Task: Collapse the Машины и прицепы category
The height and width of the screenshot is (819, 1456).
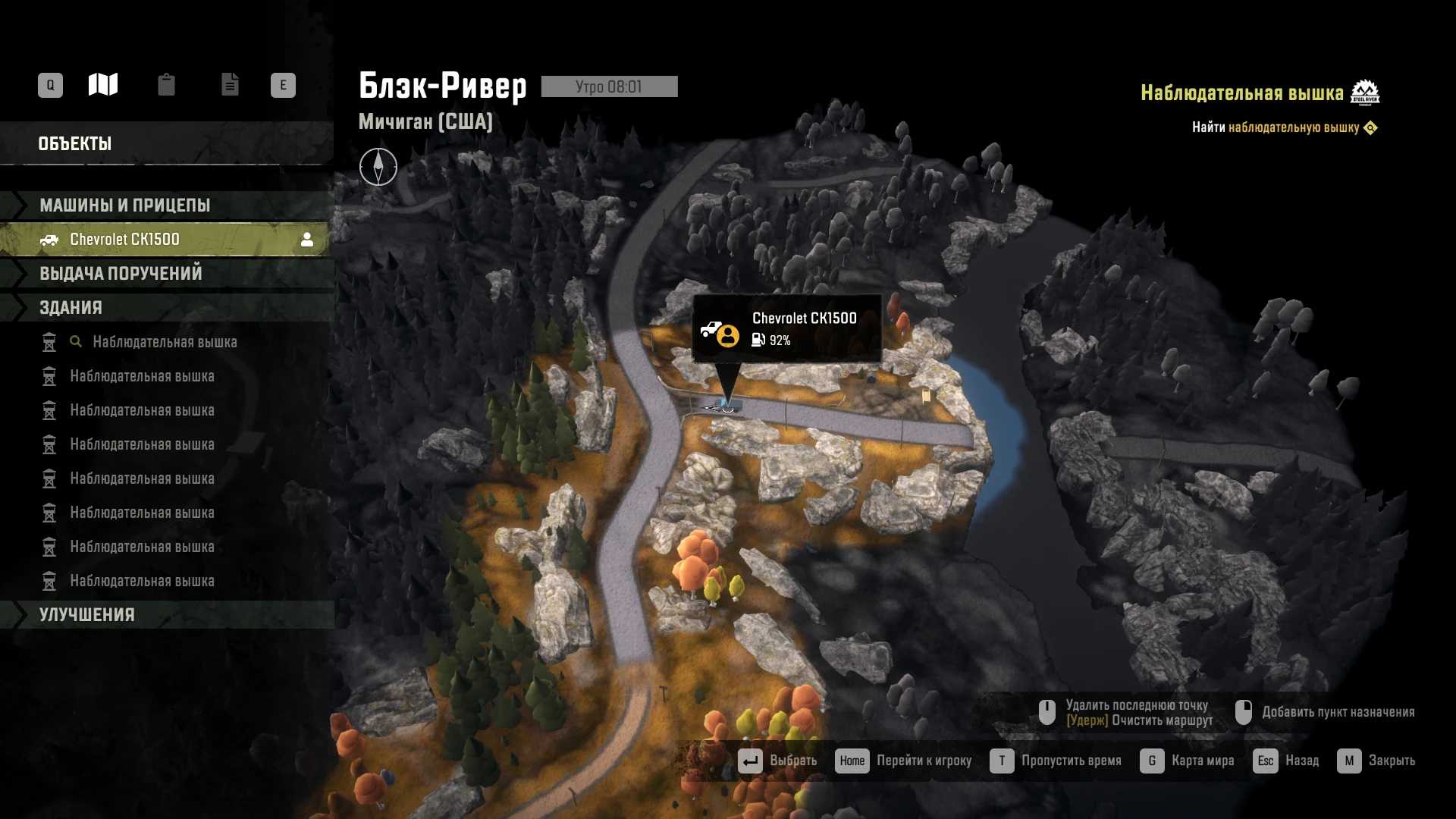Action: coord(125,206)
